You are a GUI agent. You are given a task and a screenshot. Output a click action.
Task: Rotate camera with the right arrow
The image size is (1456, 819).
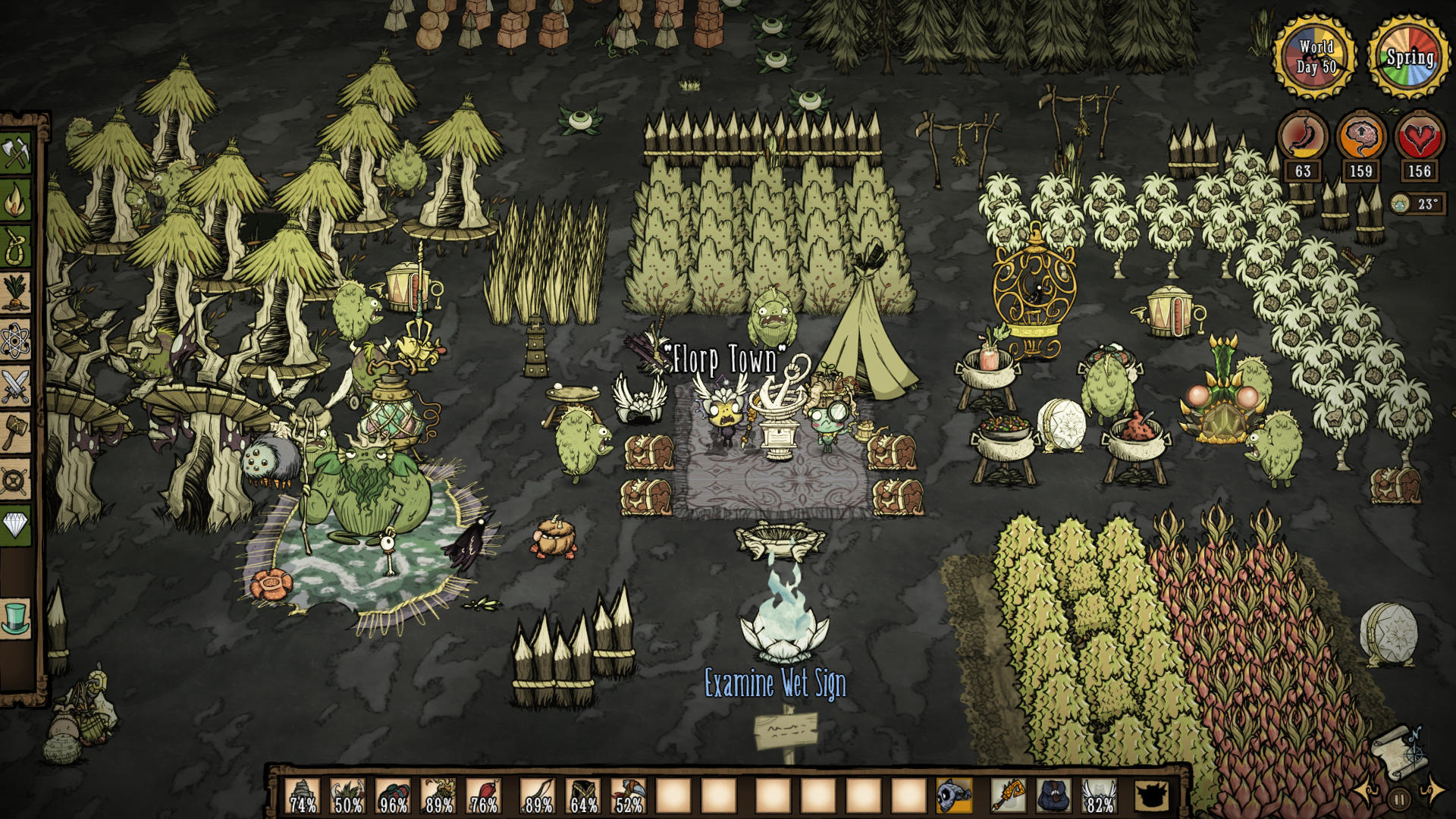pos(1432,791)
